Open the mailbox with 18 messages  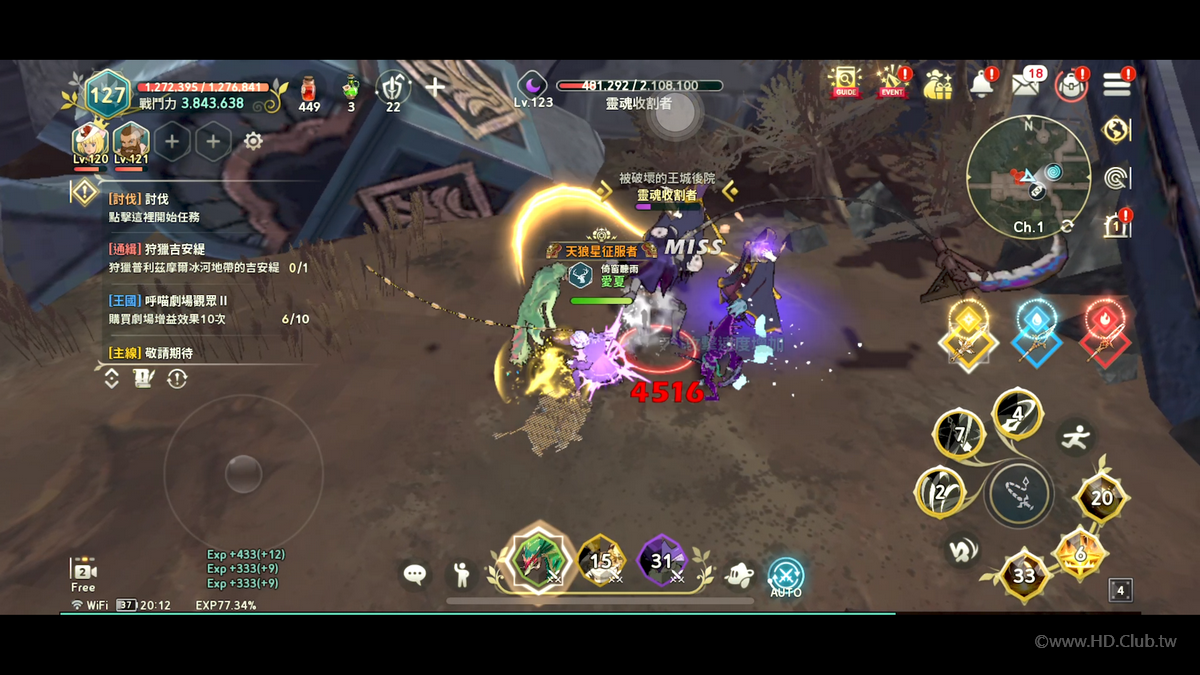(1026, 83)
